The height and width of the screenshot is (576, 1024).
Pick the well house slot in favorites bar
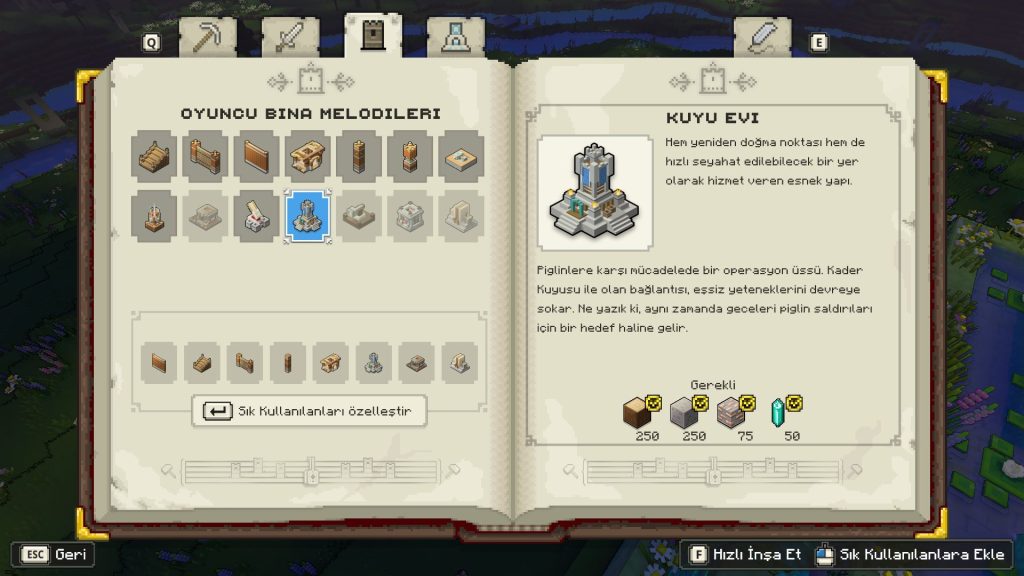(374, 363)
